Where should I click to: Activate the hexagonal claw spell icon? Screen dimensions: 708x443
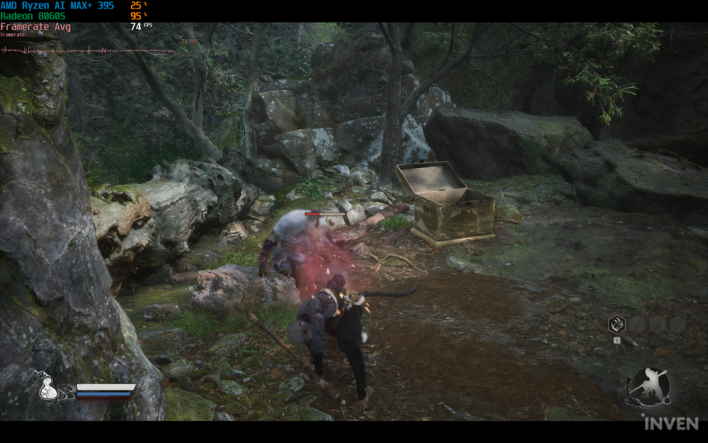coord(617,324)
